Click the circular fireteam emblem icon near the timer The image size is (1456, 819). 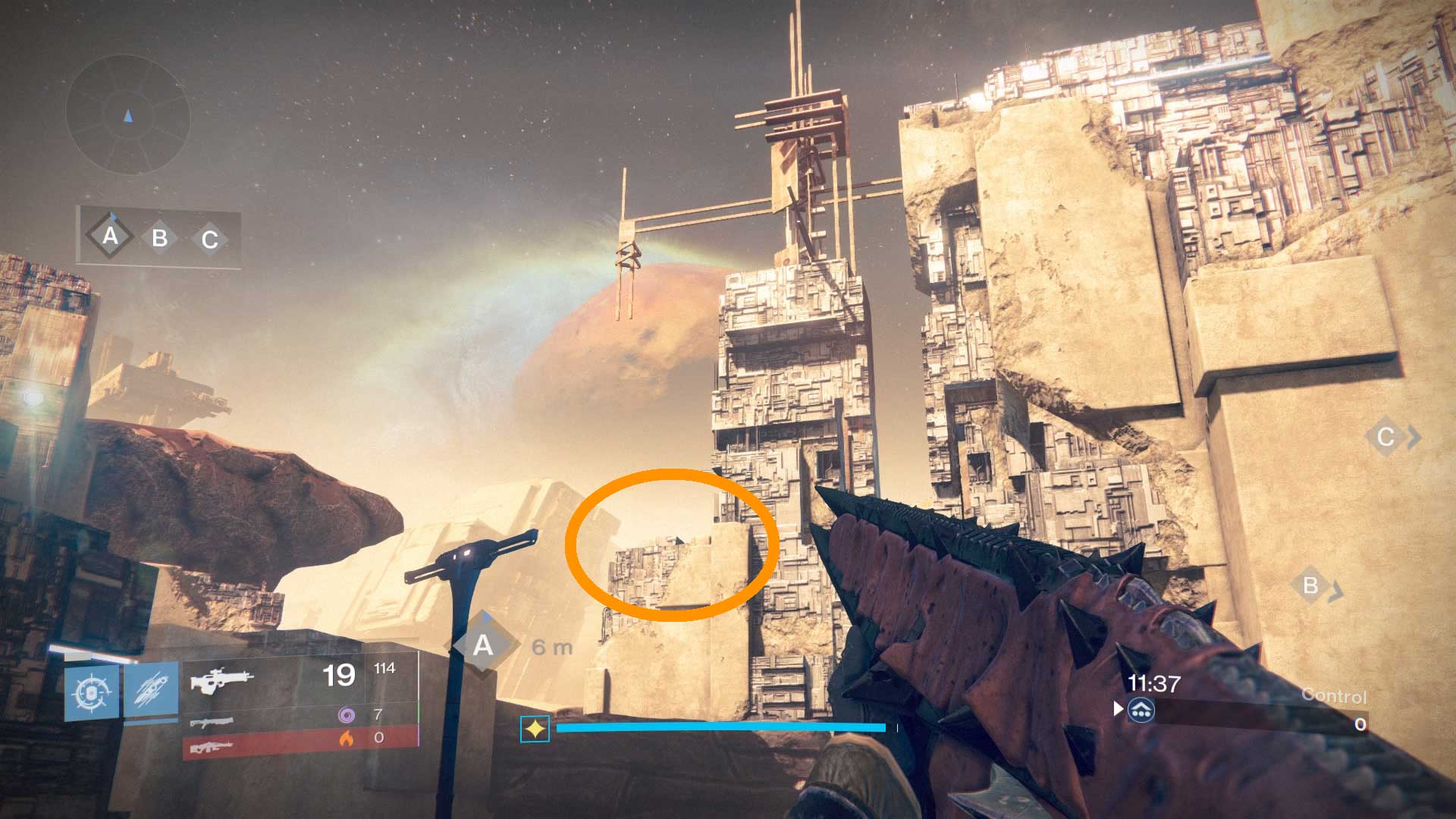[x=1140, y=712]
